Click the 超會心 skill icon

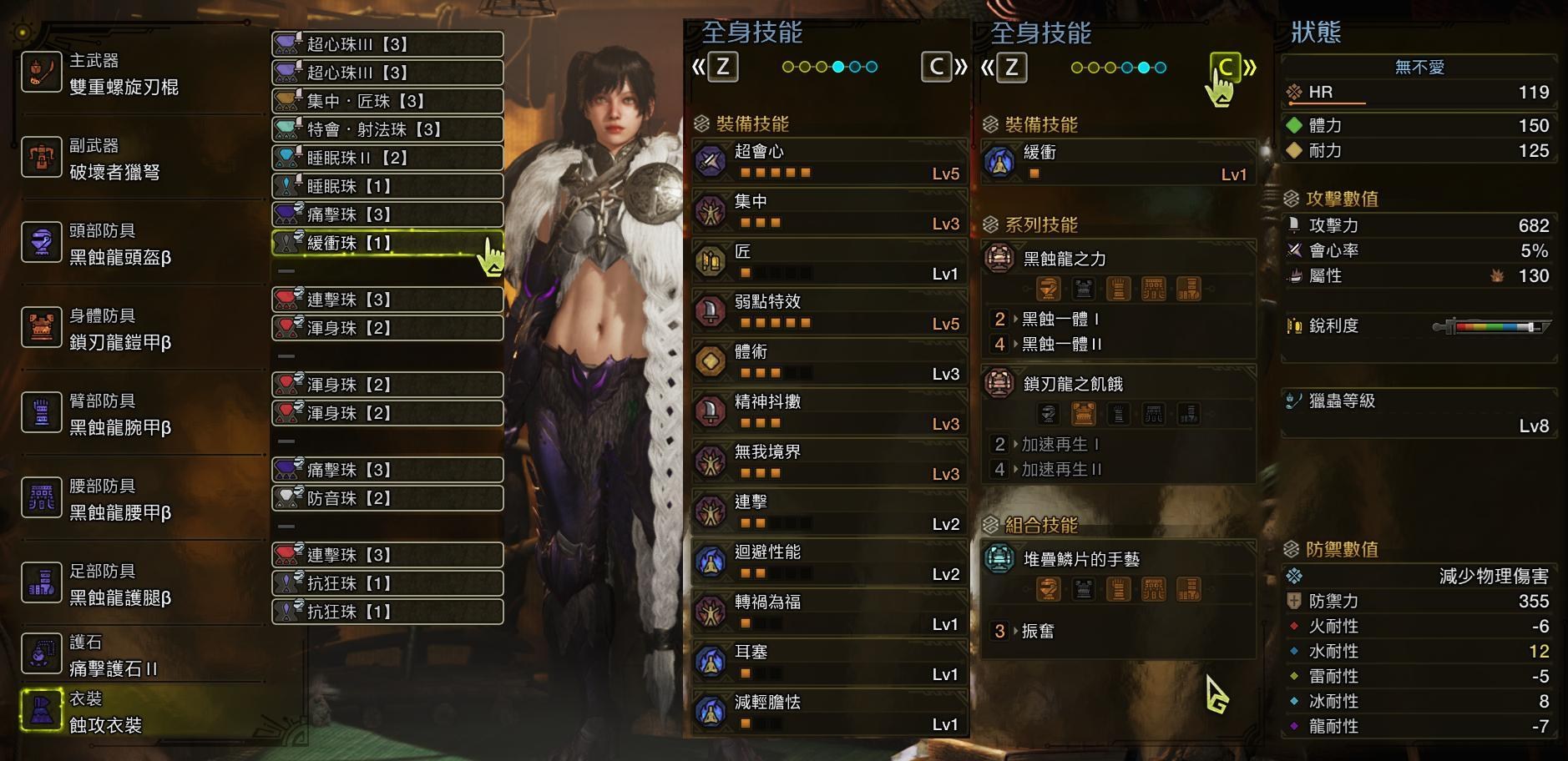tap(711, 161)
